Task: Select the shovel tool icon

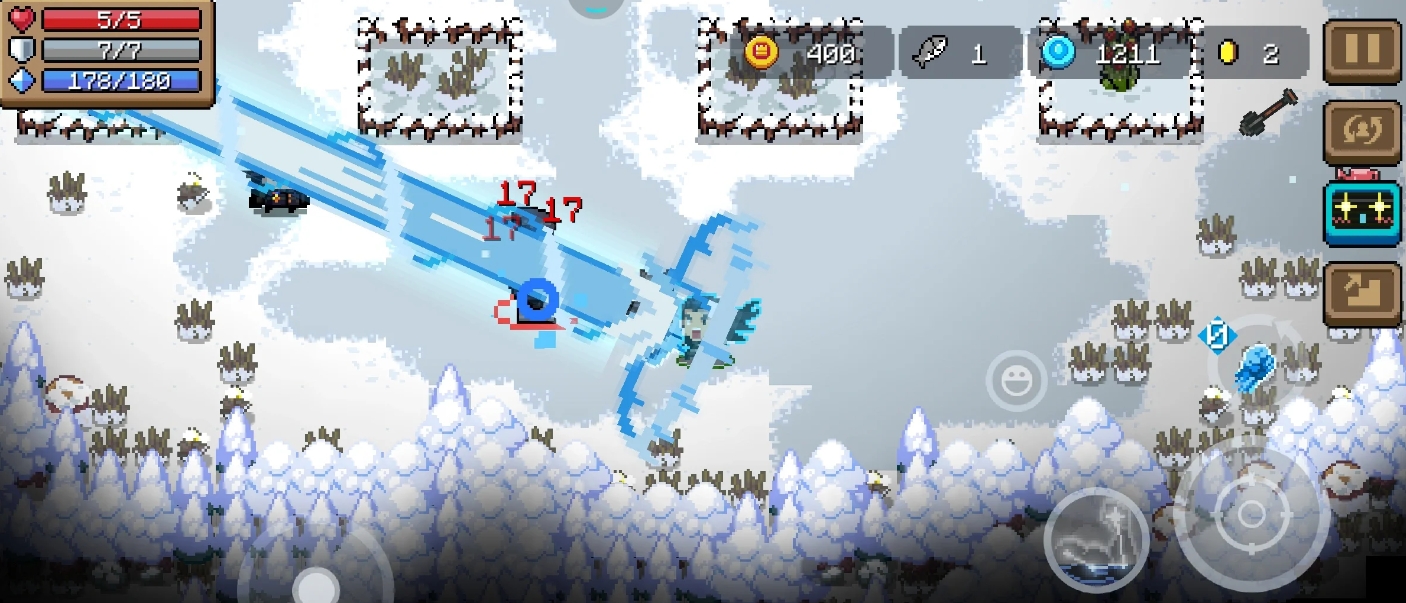Action: (1268, 111)
